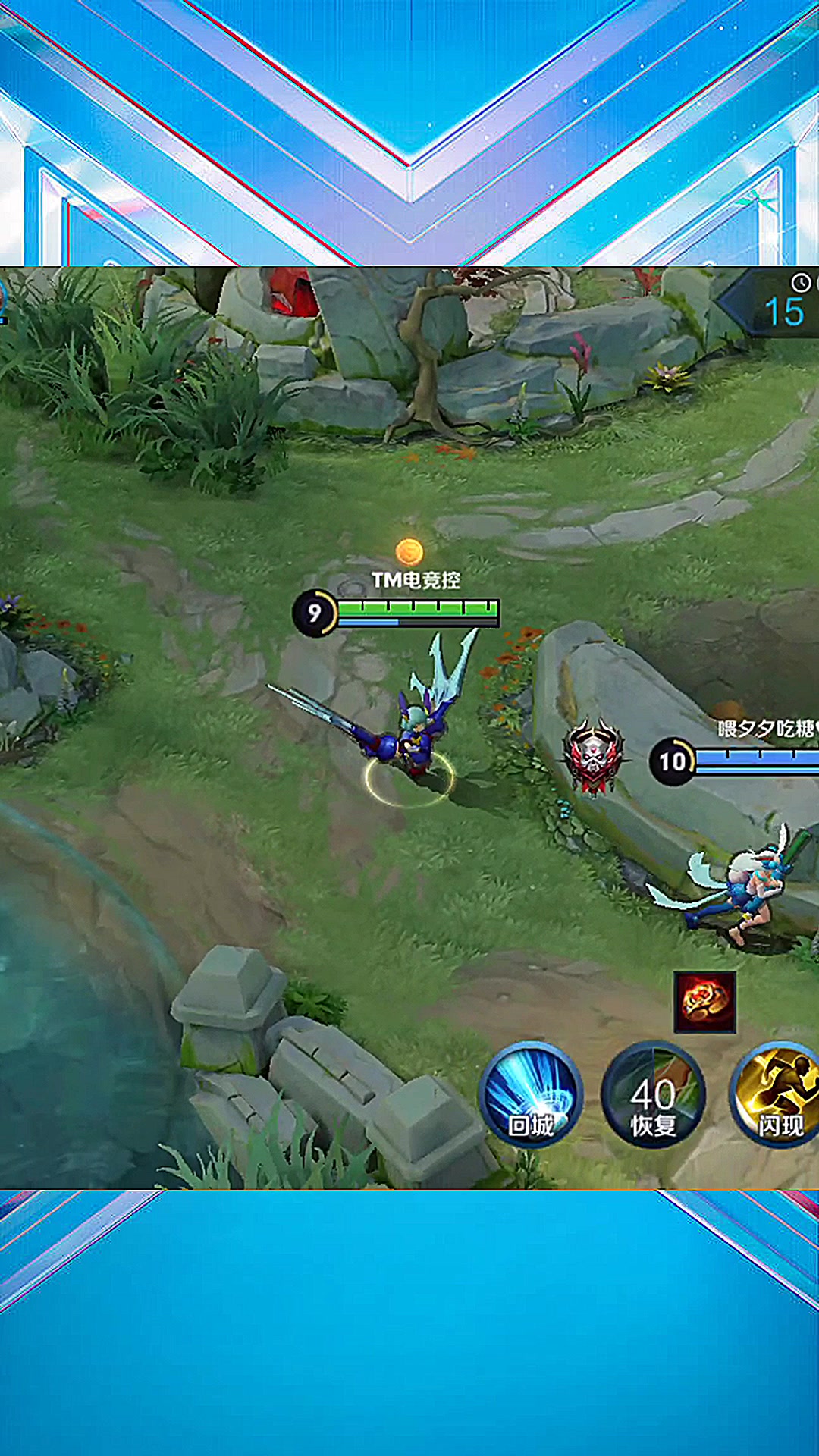This screenshot has width=819, height=1456.
Task: Tap the 恢复 heal spell on cooldown
Action: 653,1094
